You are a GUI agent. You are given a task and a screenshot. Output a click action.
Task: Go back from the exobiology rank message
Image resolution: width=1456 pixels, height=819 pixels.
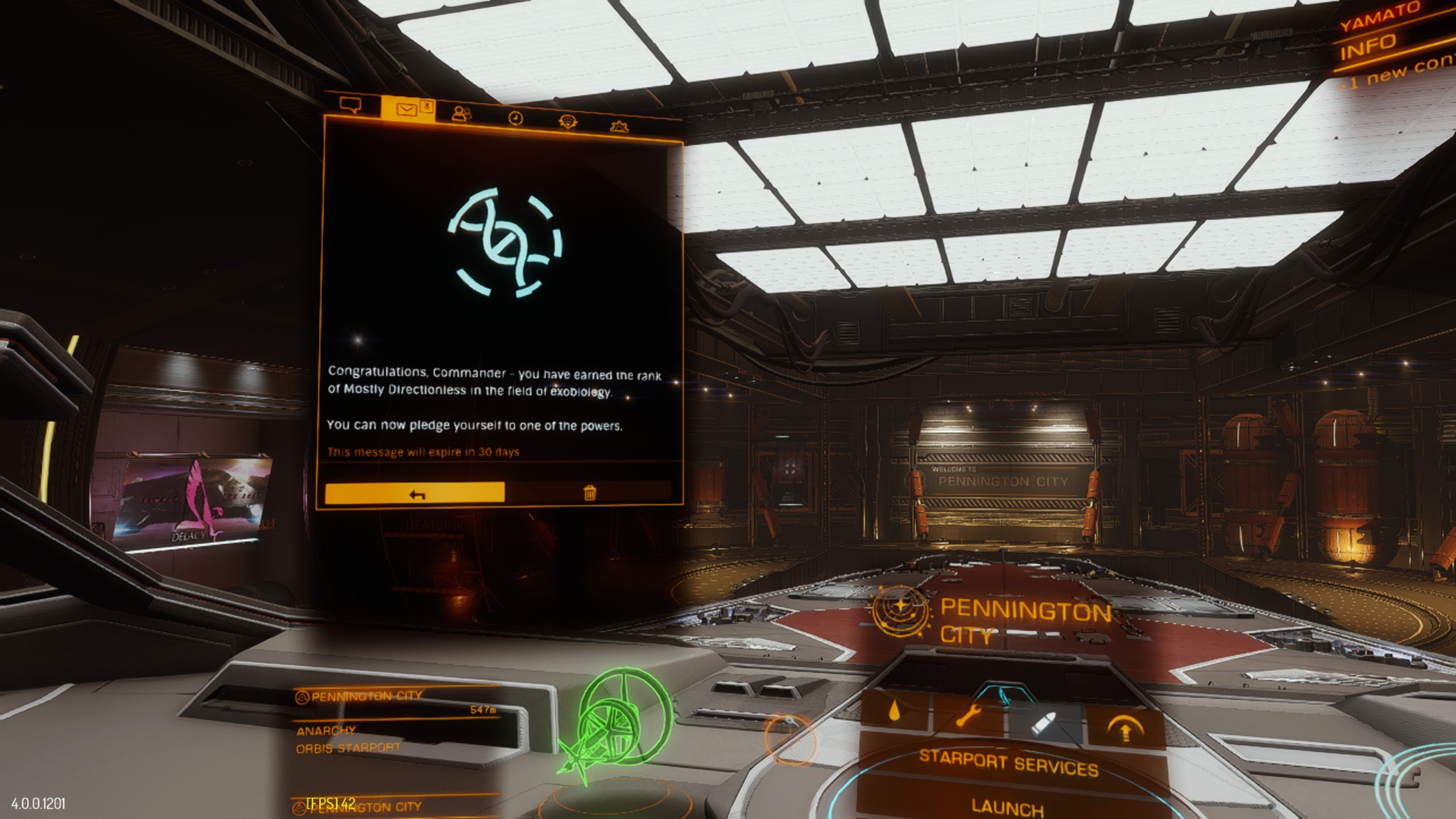(x=415, y=493)
